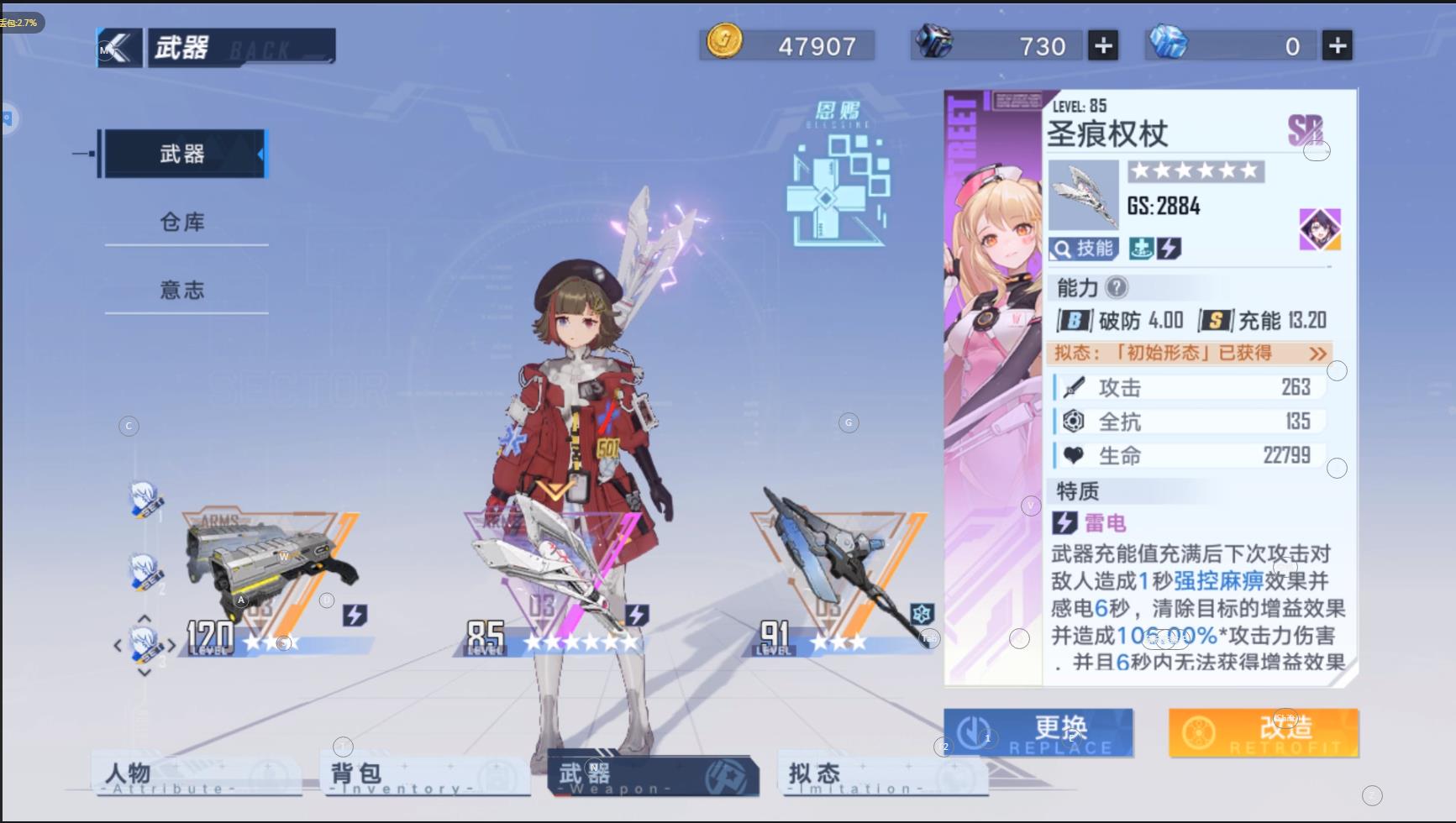Image resolution: width=1456 pixels, height=823 pixels.
Task: Switch to the 拟态 Imitation tab
Action: click(882, 776)
